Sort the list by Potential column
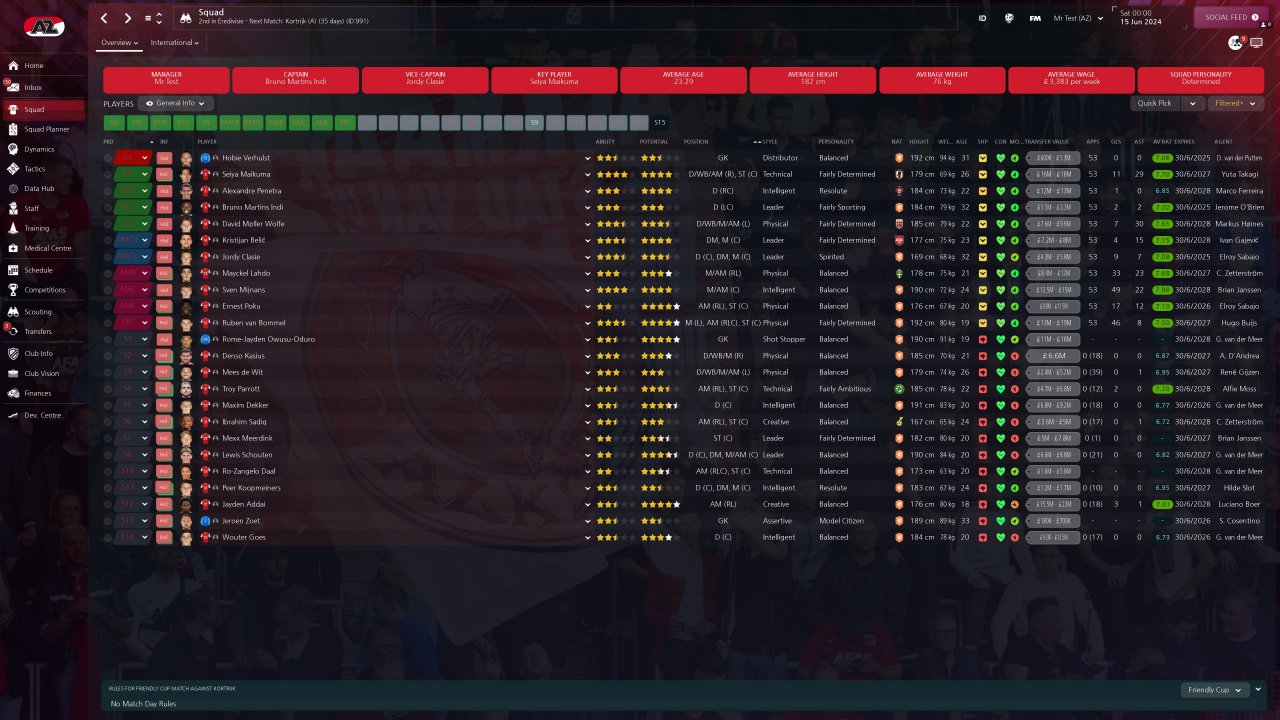 pos(653,142)
